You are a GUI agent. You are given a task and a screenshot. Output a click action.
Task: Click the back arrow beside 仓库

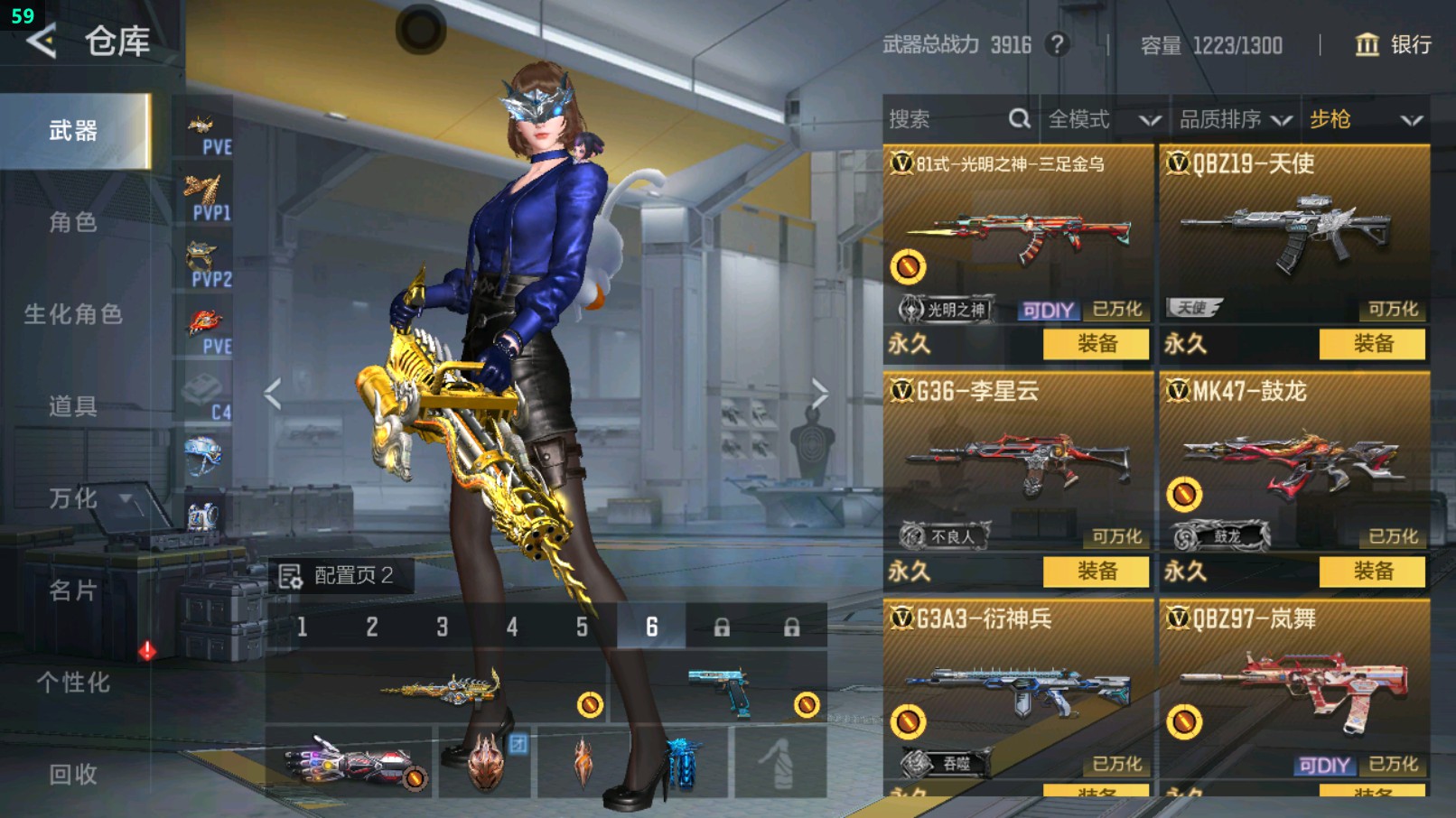[x=40, y=41]
